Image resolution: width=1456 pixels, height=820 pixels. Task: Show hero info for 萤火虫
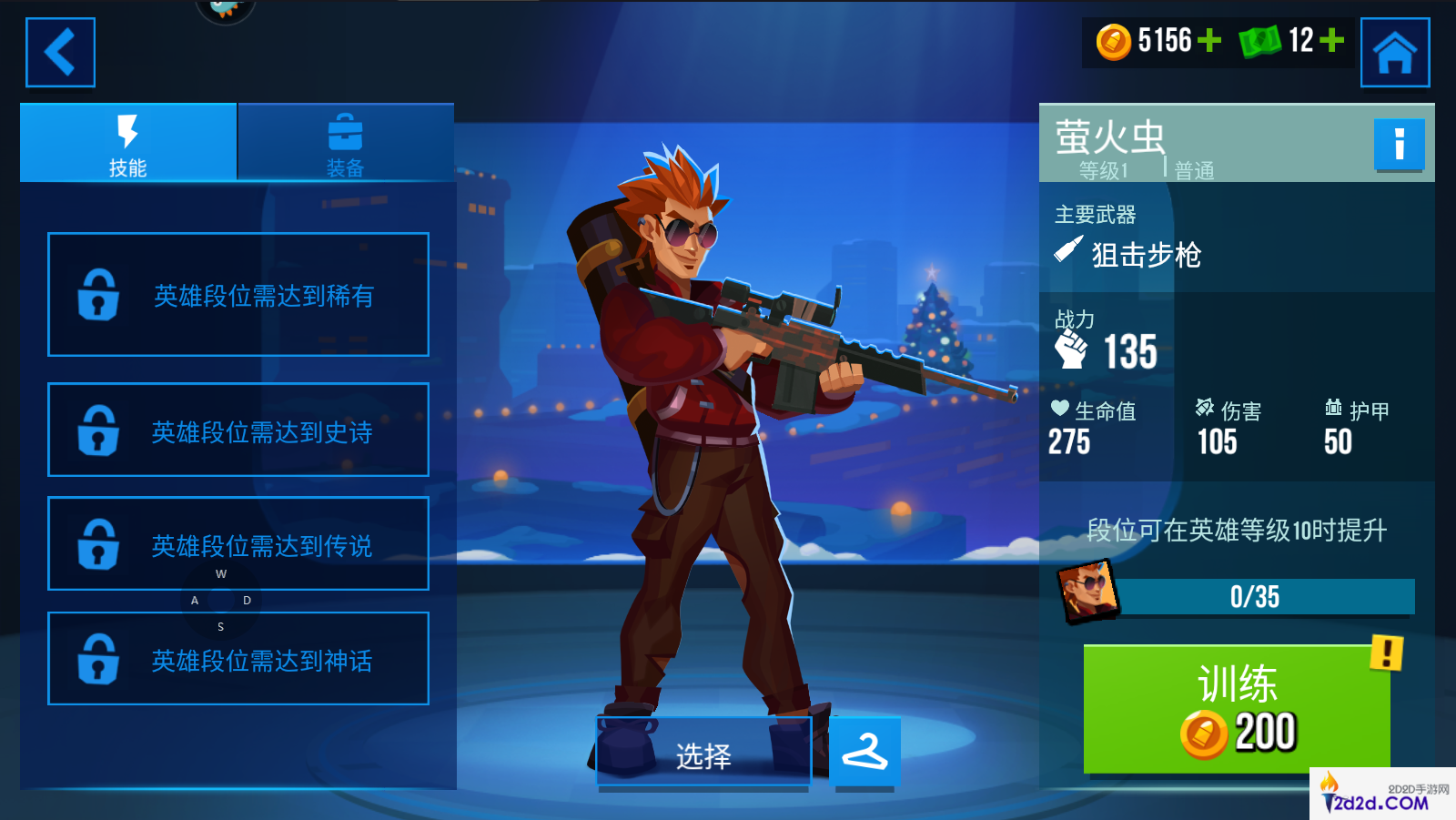[x=1399, y=145]
